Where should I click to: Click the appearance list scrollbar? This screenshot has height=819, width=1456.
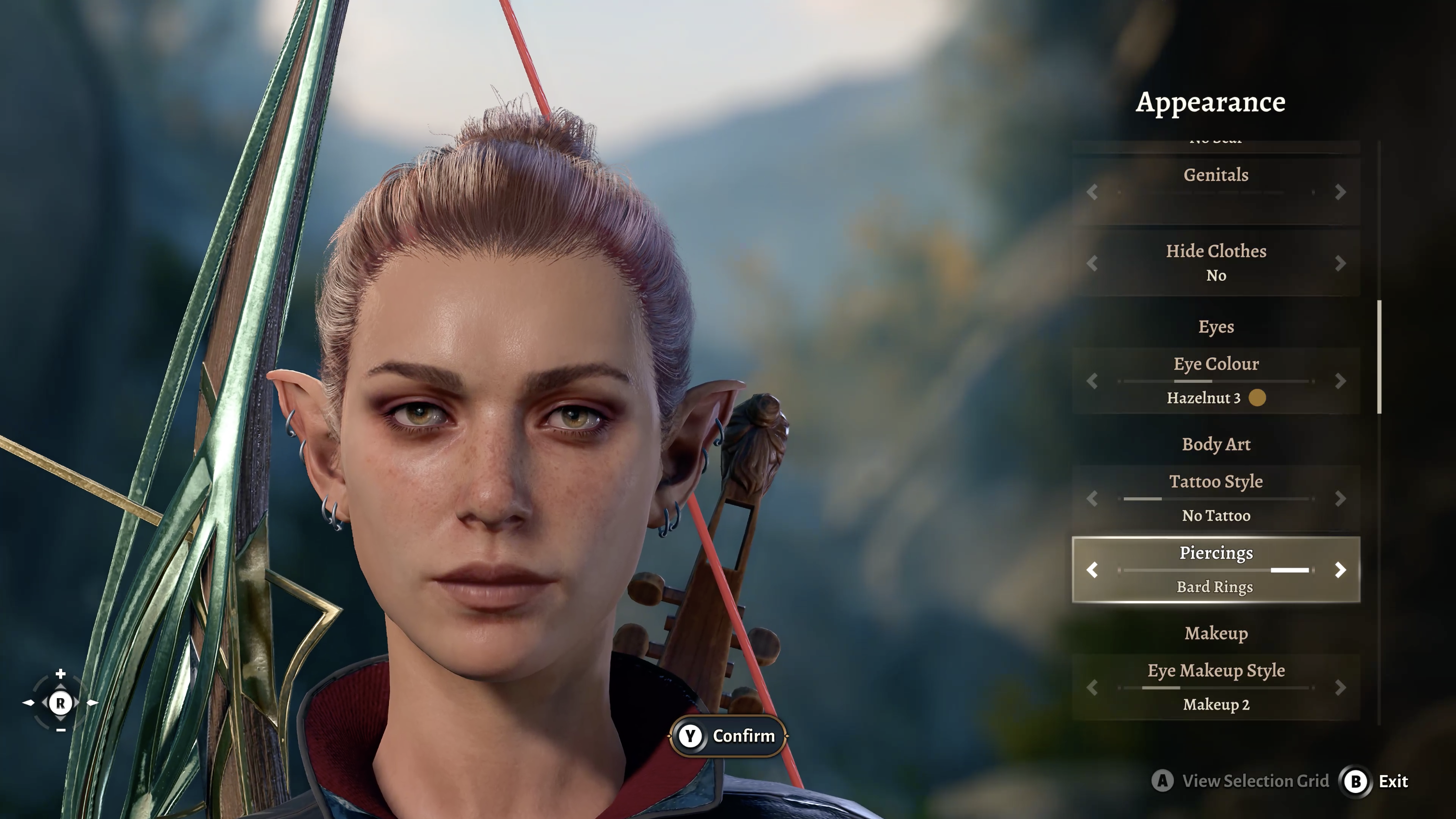pyautogui.click(x=1380, y=357)
